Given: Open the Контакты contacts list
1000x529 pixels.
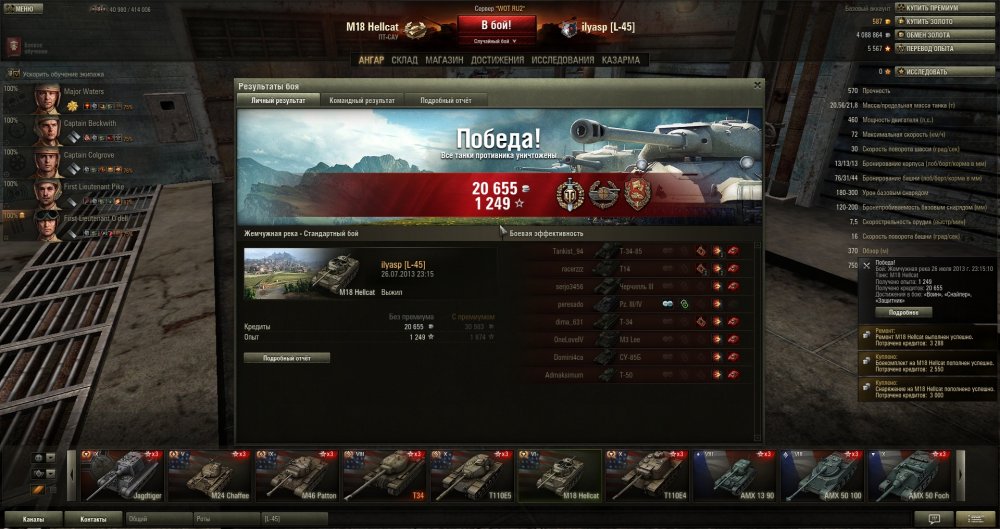Looking at the screenshot, I should coord(94,520).
